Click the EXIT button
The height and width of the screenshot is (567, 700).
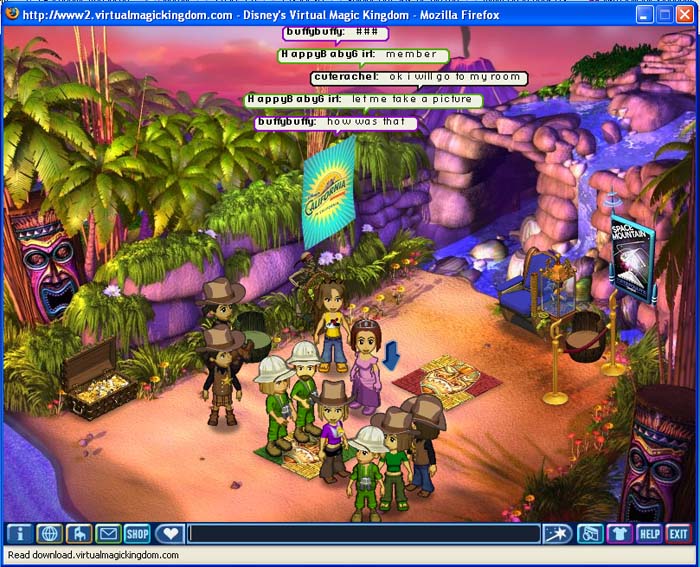pyautogui.click(x=679, y=534)
